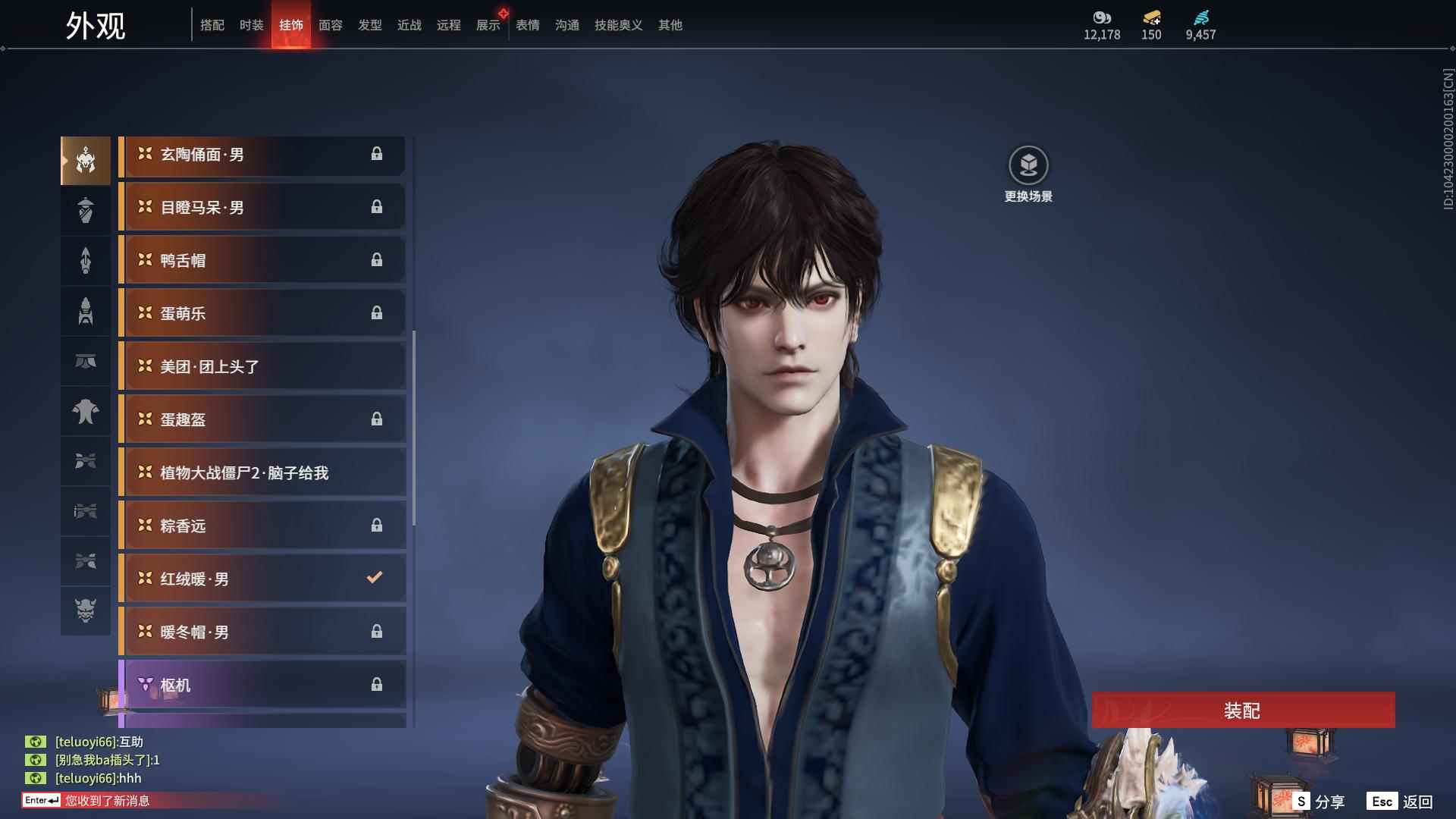This screenshot has width=1456, height=819.
Task: Select the 粽香远 accessory row
Action: coord(262,526)
